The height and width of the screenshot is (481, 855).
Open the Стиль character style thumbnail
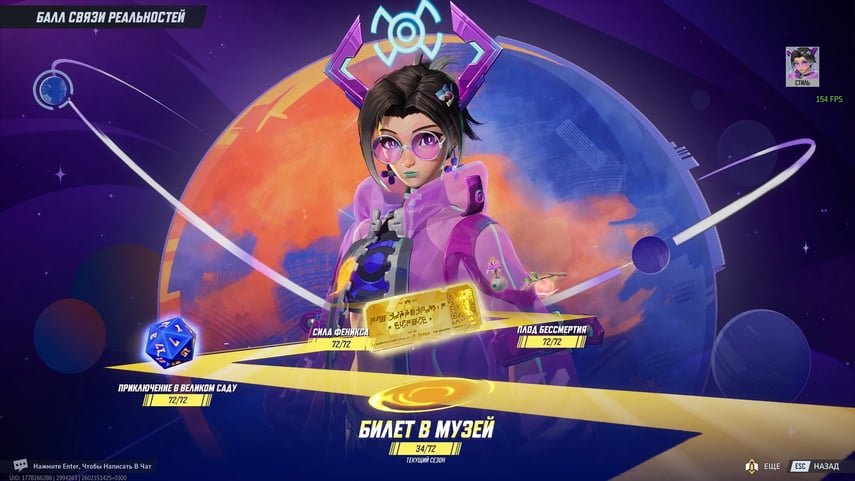pyautogui.click(x=802, y=67)
